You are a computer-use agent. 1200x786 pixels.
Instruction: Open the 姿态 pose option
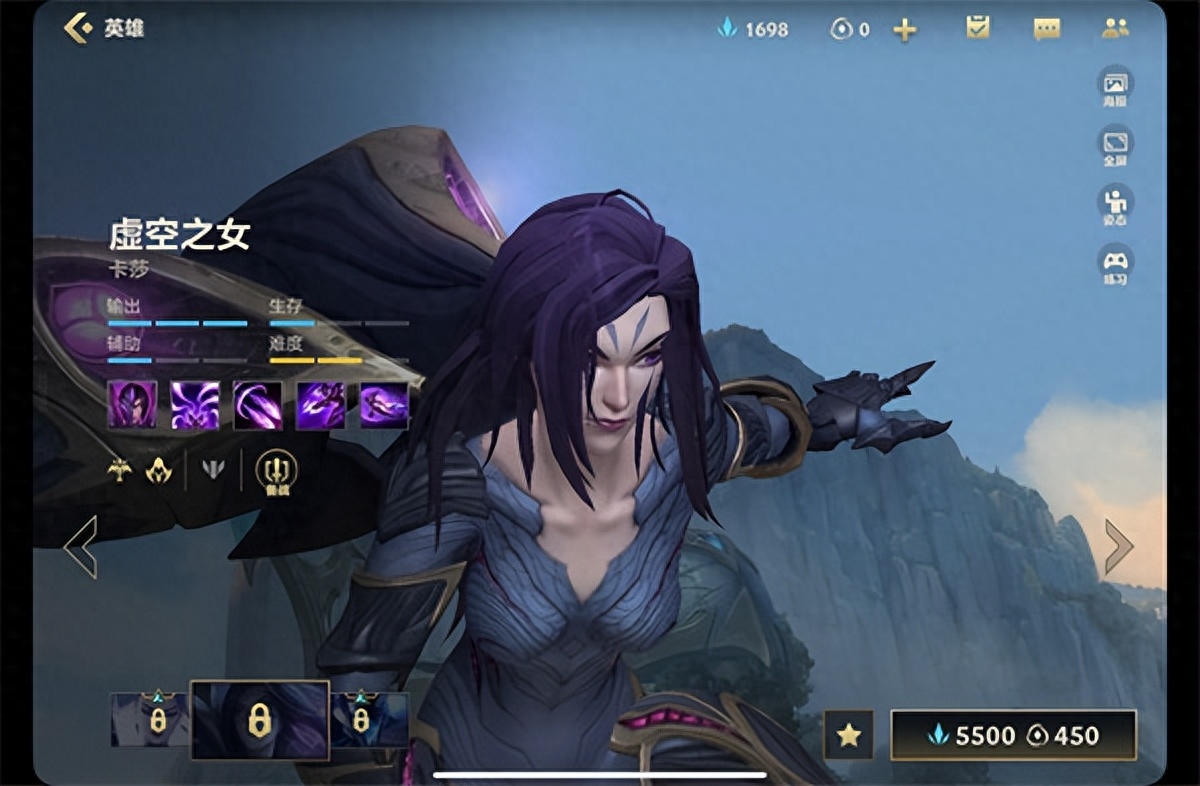pyautogui.click(x=1115, y=205)
